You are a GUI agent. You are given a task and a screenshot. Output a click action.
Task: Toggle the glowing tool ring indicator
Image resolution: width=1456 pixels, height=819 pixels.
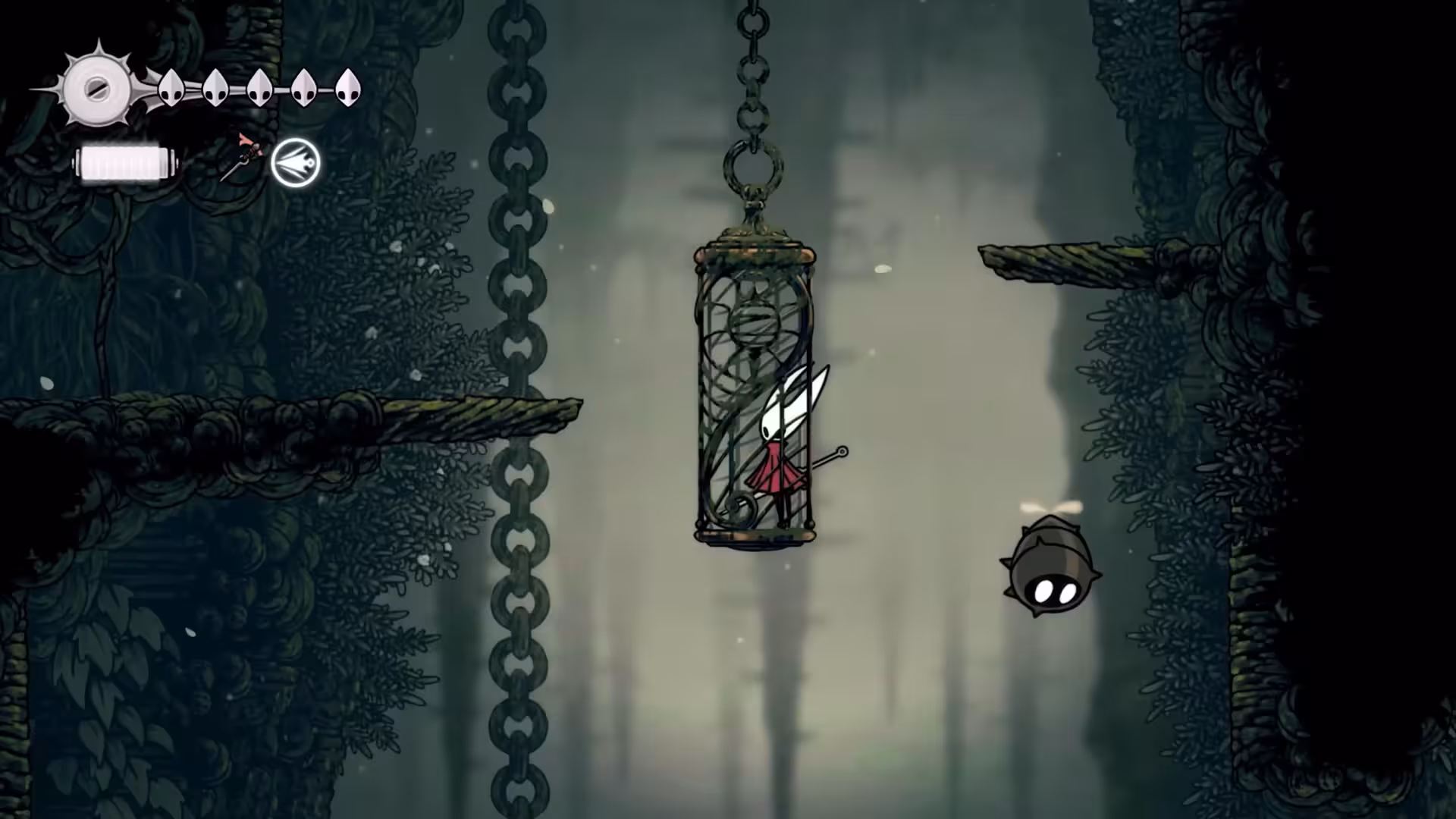pyautogui.click(x=295, y=162)
